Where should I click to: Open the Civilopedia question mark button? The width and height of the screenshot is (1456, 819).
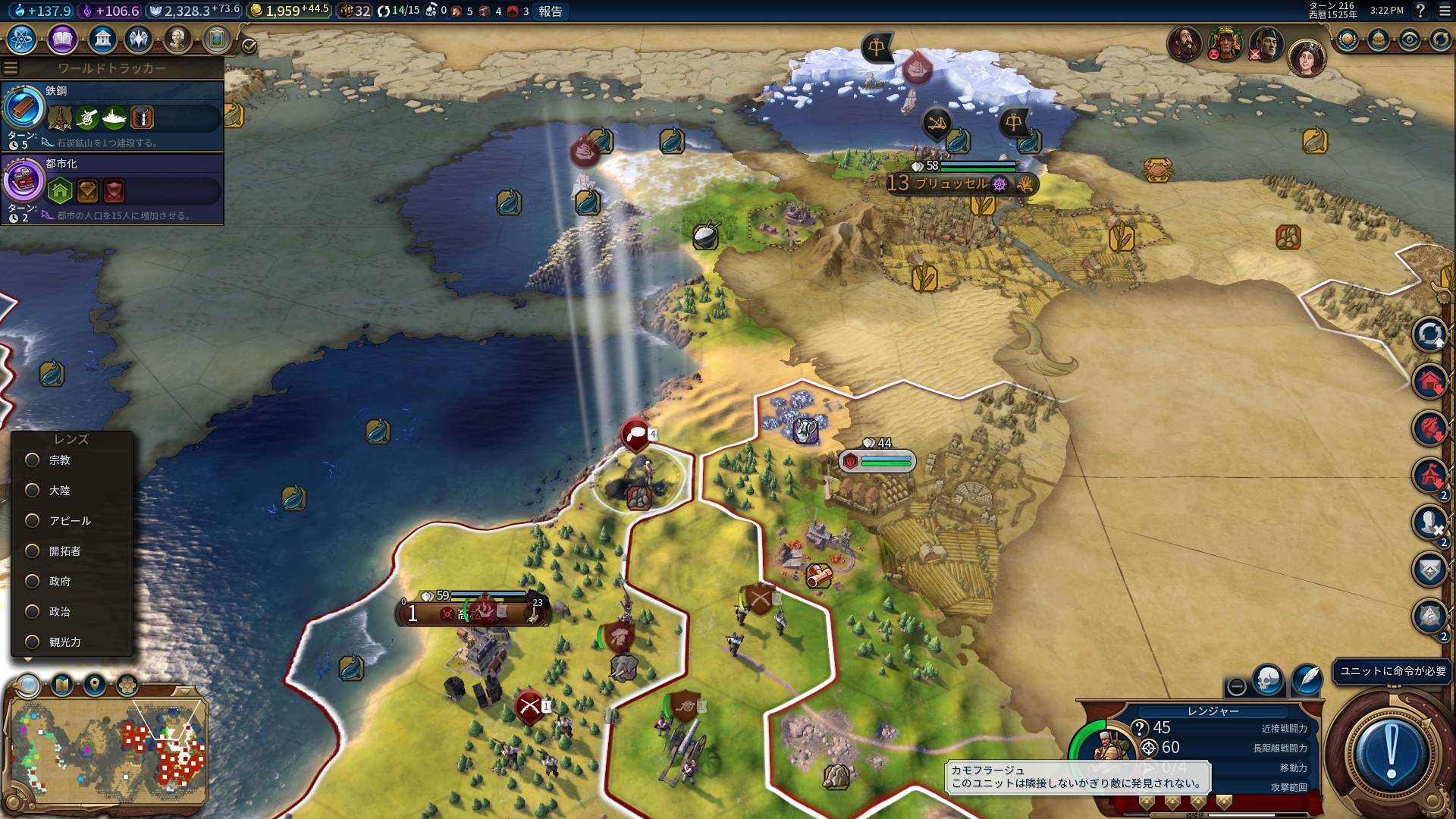point(1420,11)
